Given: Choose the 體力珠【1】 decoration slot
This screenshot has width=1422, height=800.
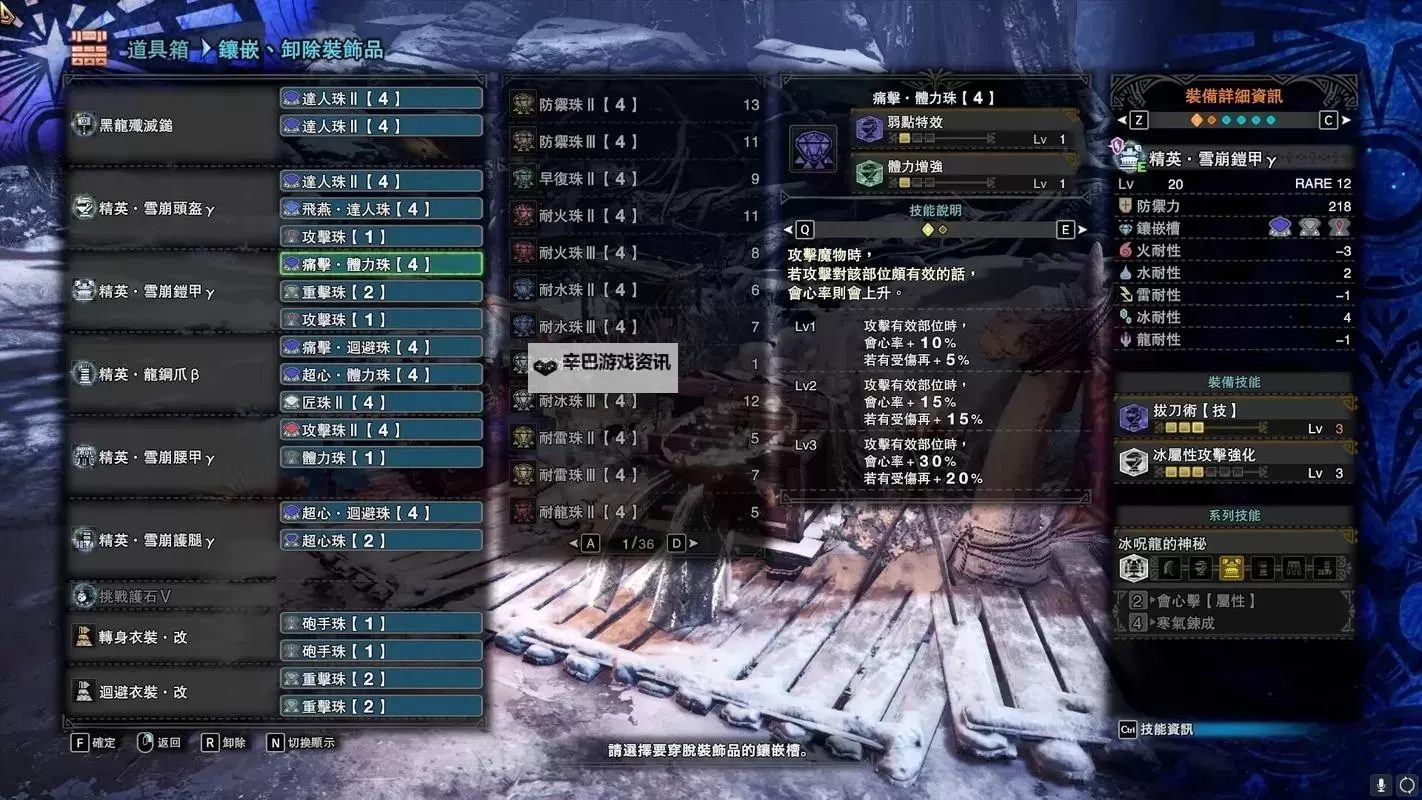Looking at the screenshot, I should click(380, 457).
